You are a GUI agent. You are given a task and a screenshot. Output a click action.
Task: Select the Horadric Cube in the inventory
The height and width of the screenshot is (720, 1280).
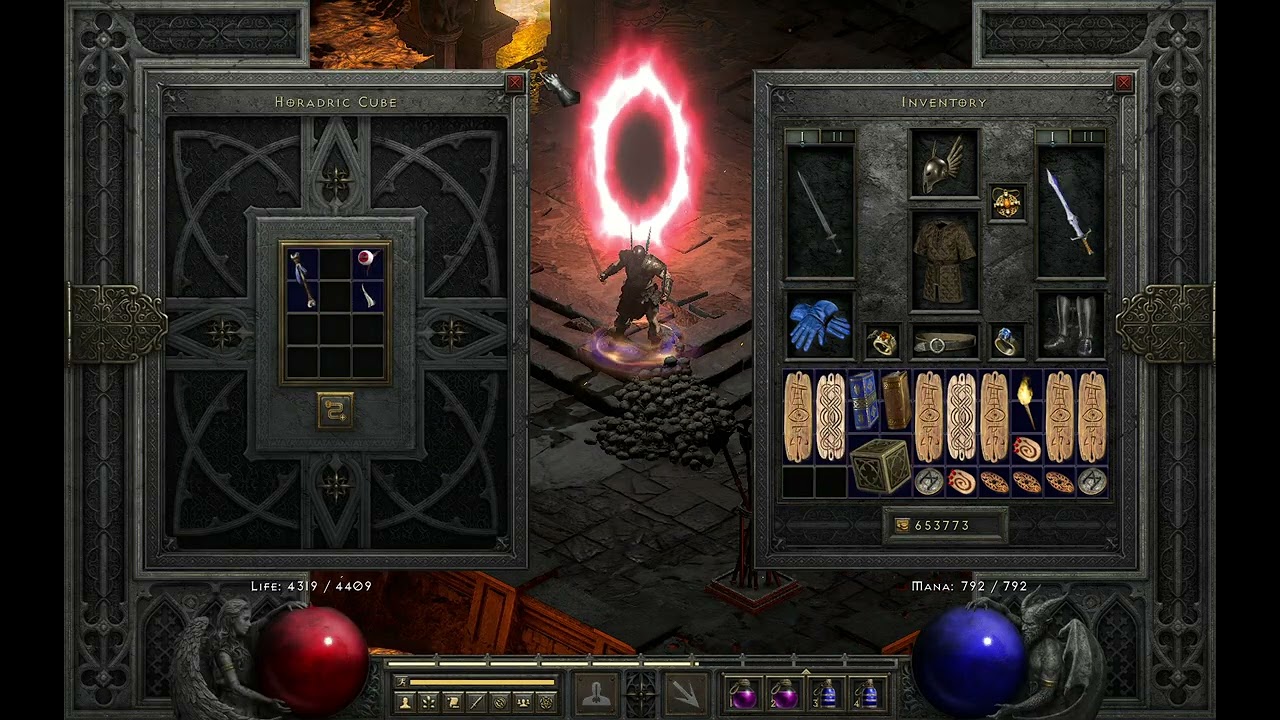(880, 465)
